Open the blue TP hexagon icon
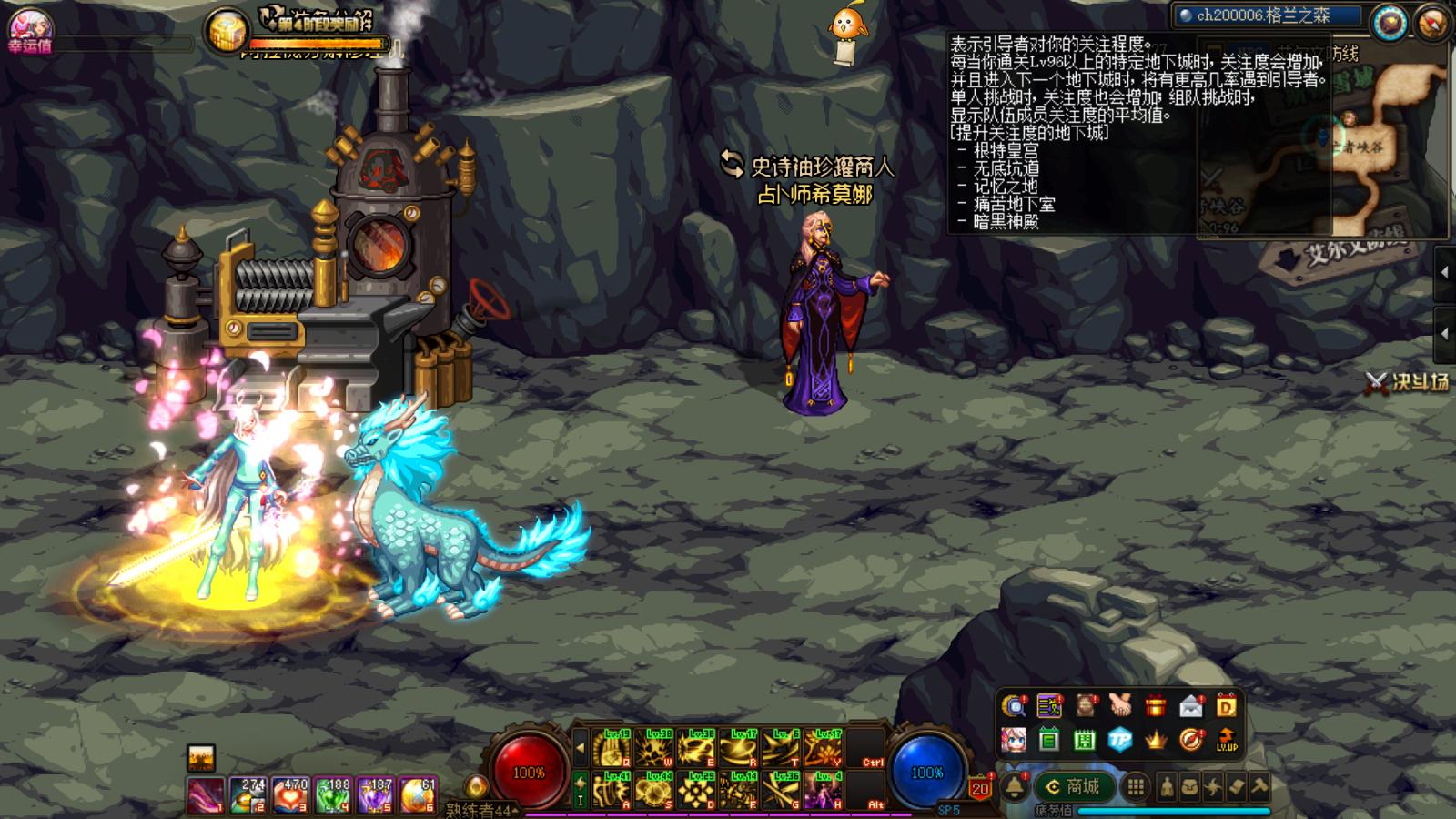 coord(1120,741)
